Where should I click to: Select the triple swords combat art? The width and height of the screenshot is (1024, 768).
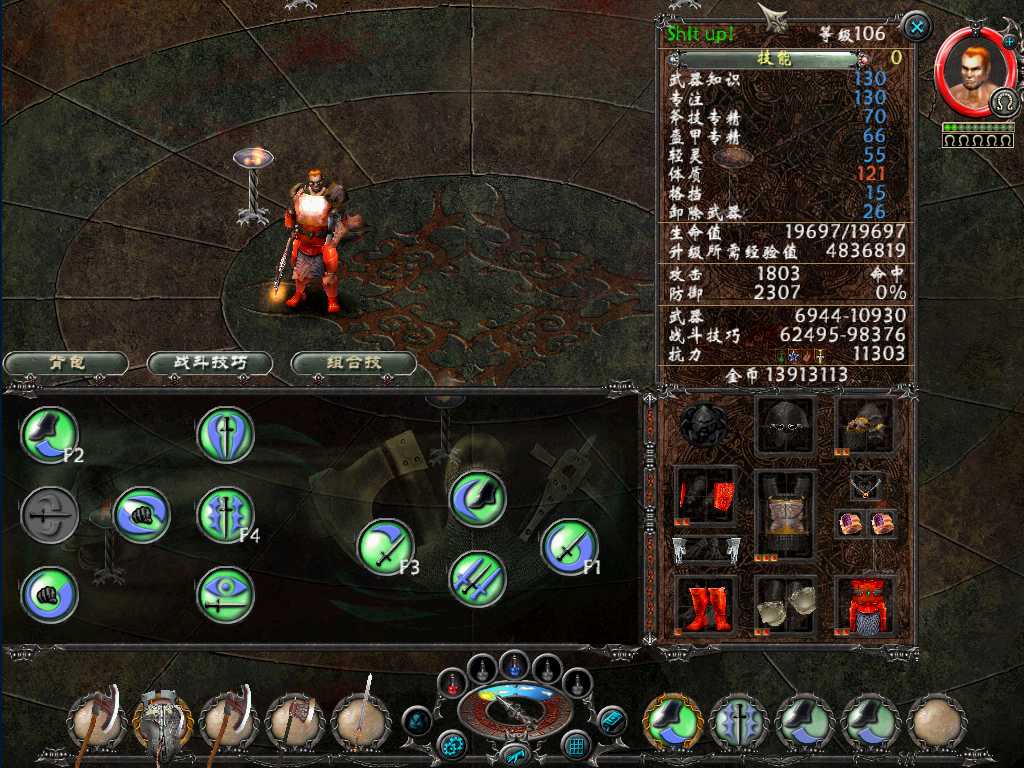click(477, 578)
